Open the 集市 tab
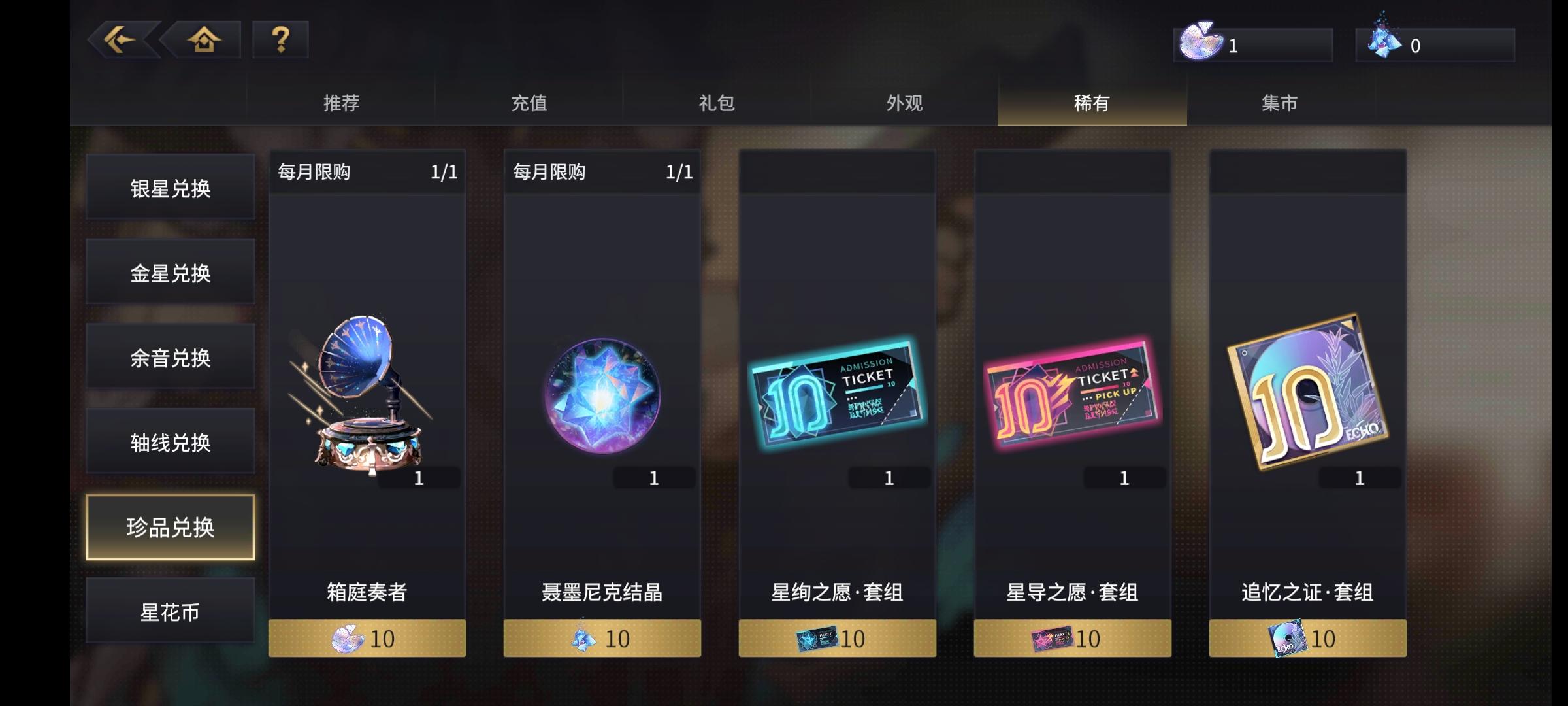1568x706 pixels. coord(1281,103)
